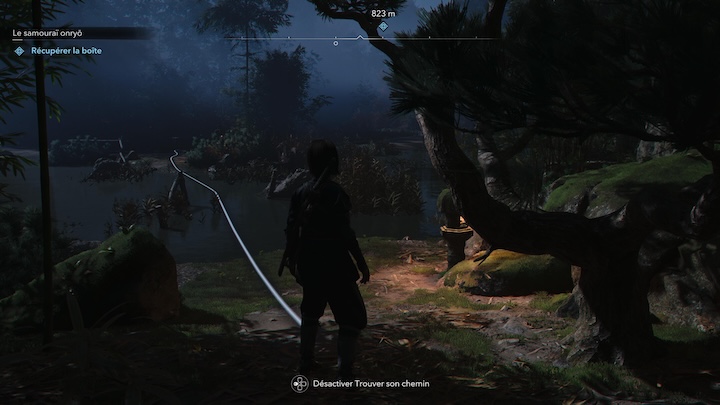Open the compass bar at the top

point(360,39)
